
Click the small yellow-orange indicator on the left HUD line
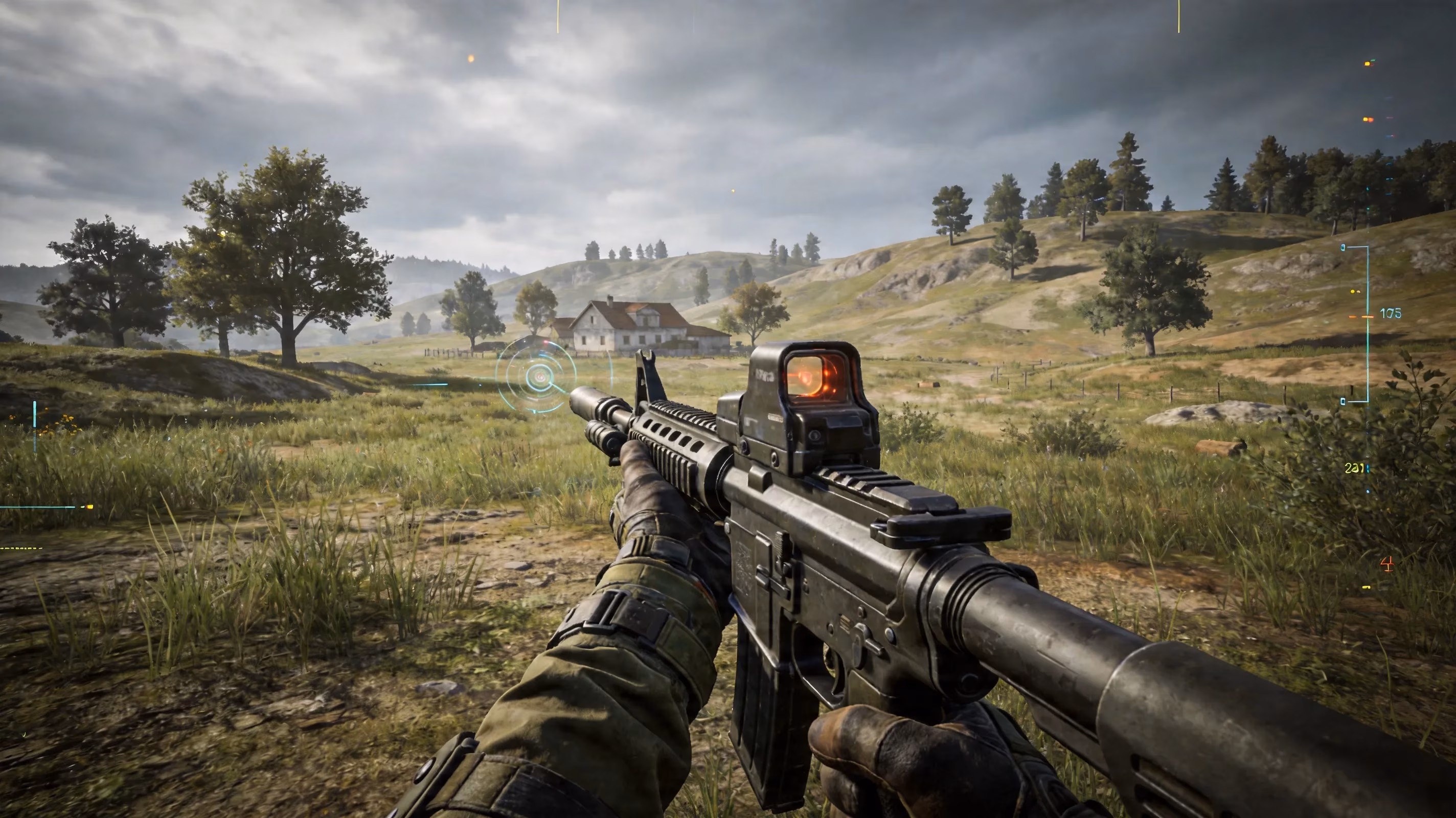pos(90,507)
